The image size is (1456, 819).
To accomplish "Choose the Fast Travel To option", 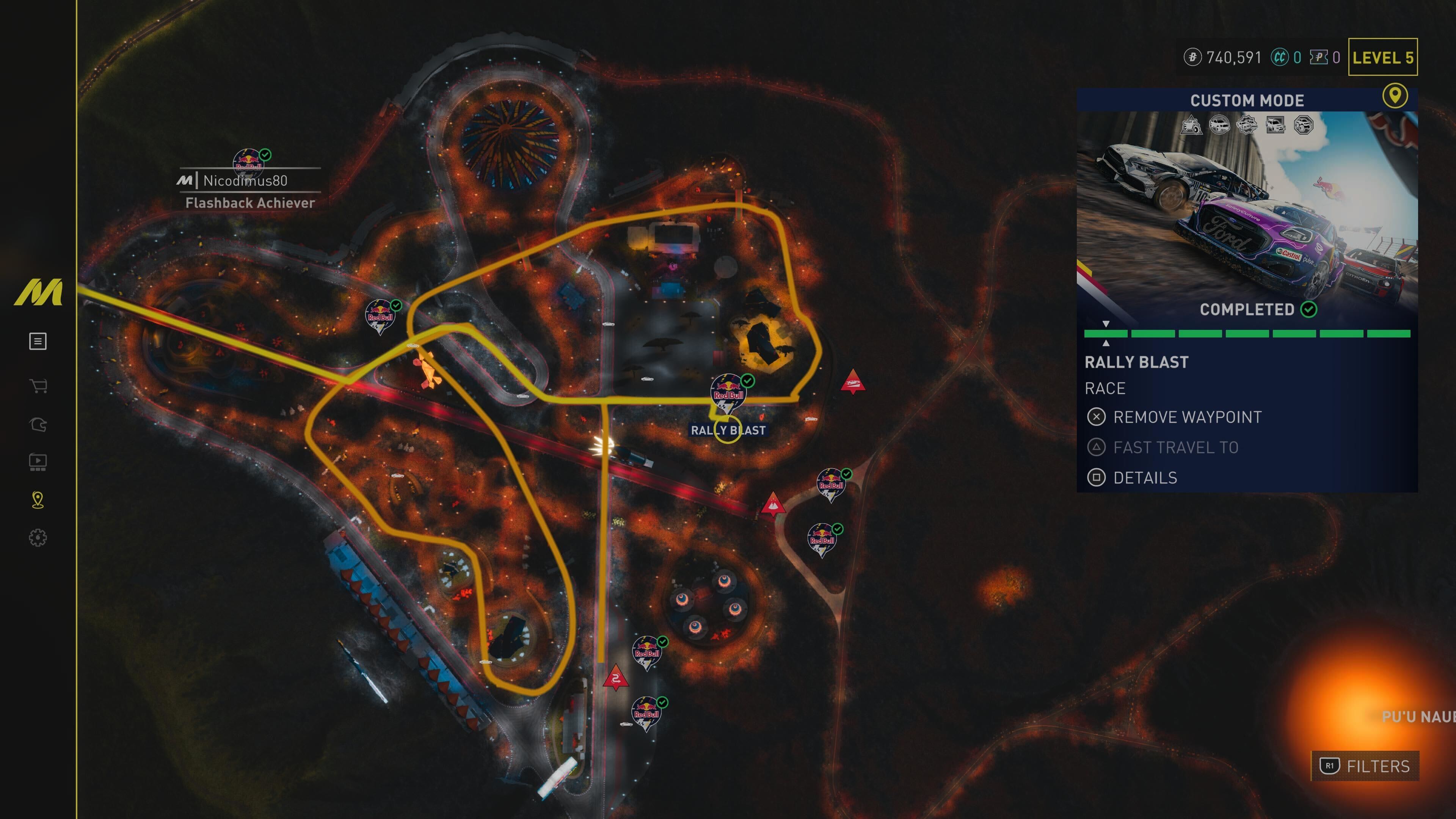I will [x=1175, y=448].
